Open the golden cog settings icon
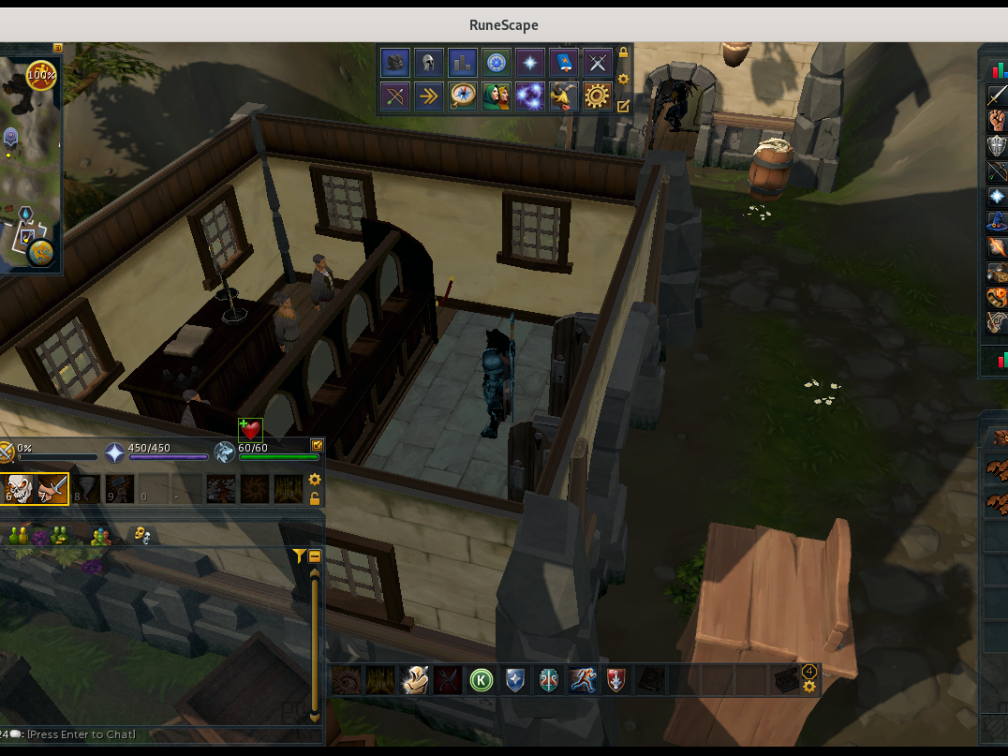This screenshot has width=1008, height=756. [x=597, y=96]
